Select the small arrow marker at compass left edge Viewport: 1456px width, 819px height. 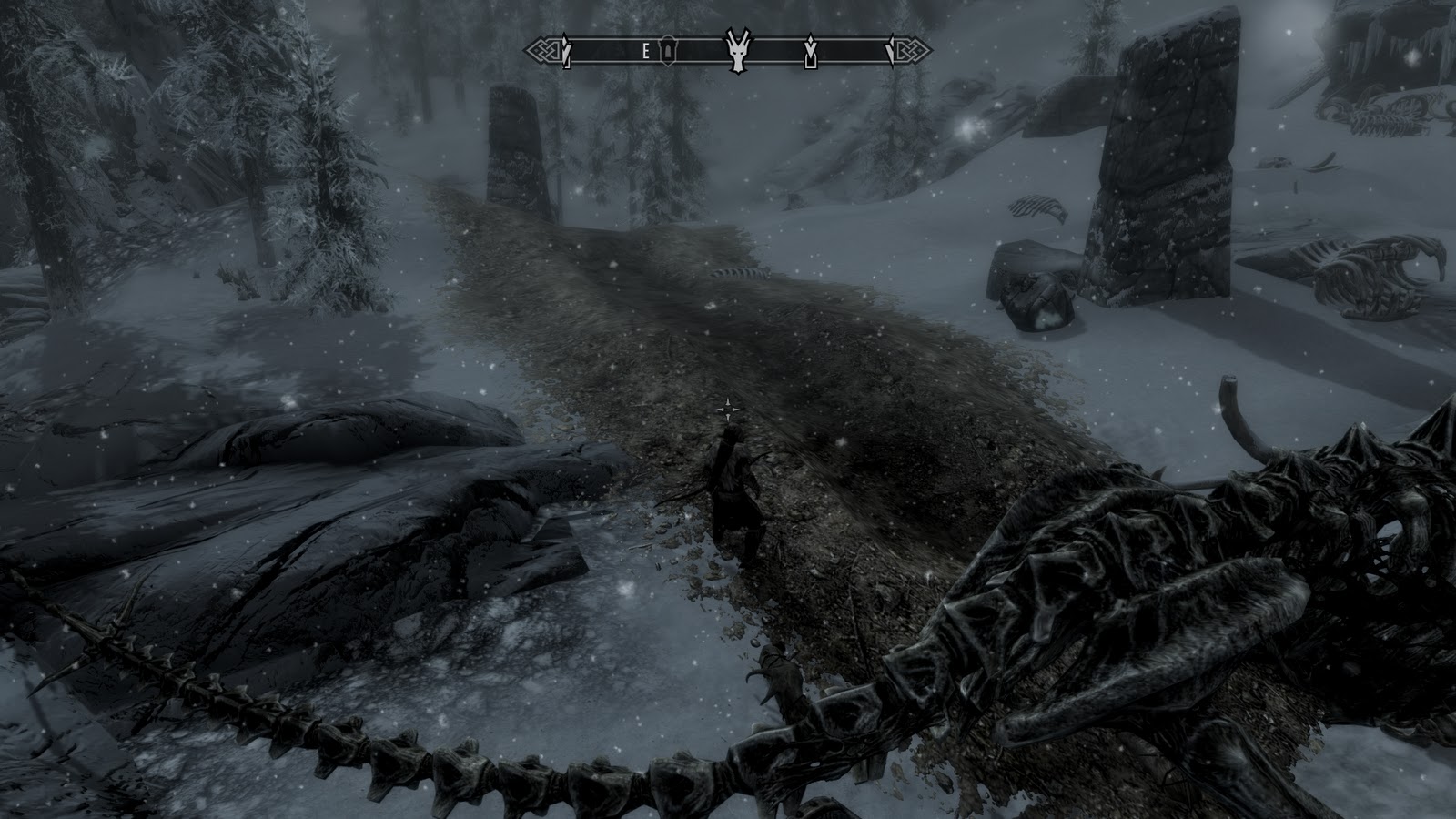565,52
